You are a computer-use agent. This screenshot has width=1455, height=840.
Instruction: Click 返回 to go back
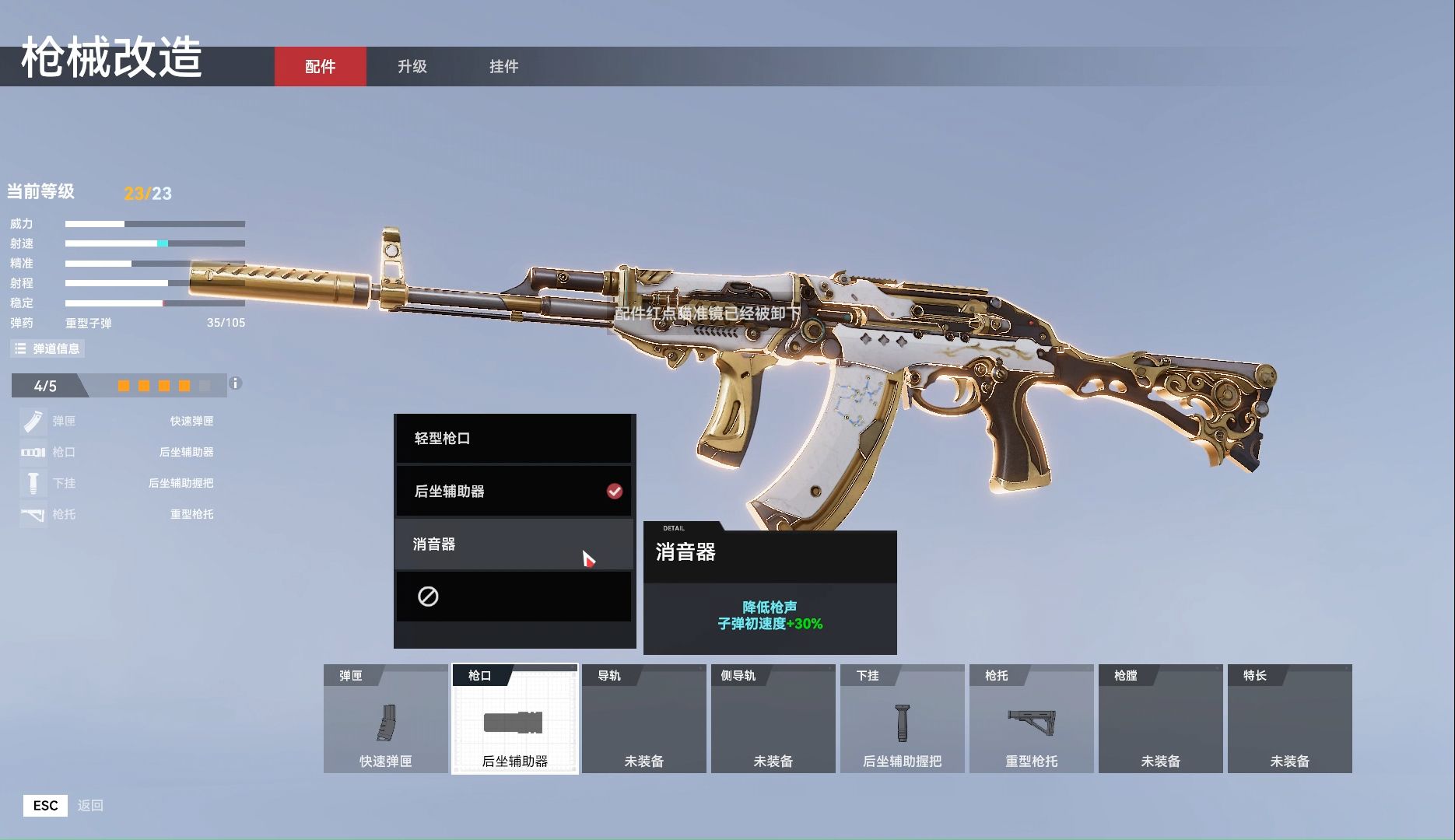pyautogui.click(x=90, y=806)
